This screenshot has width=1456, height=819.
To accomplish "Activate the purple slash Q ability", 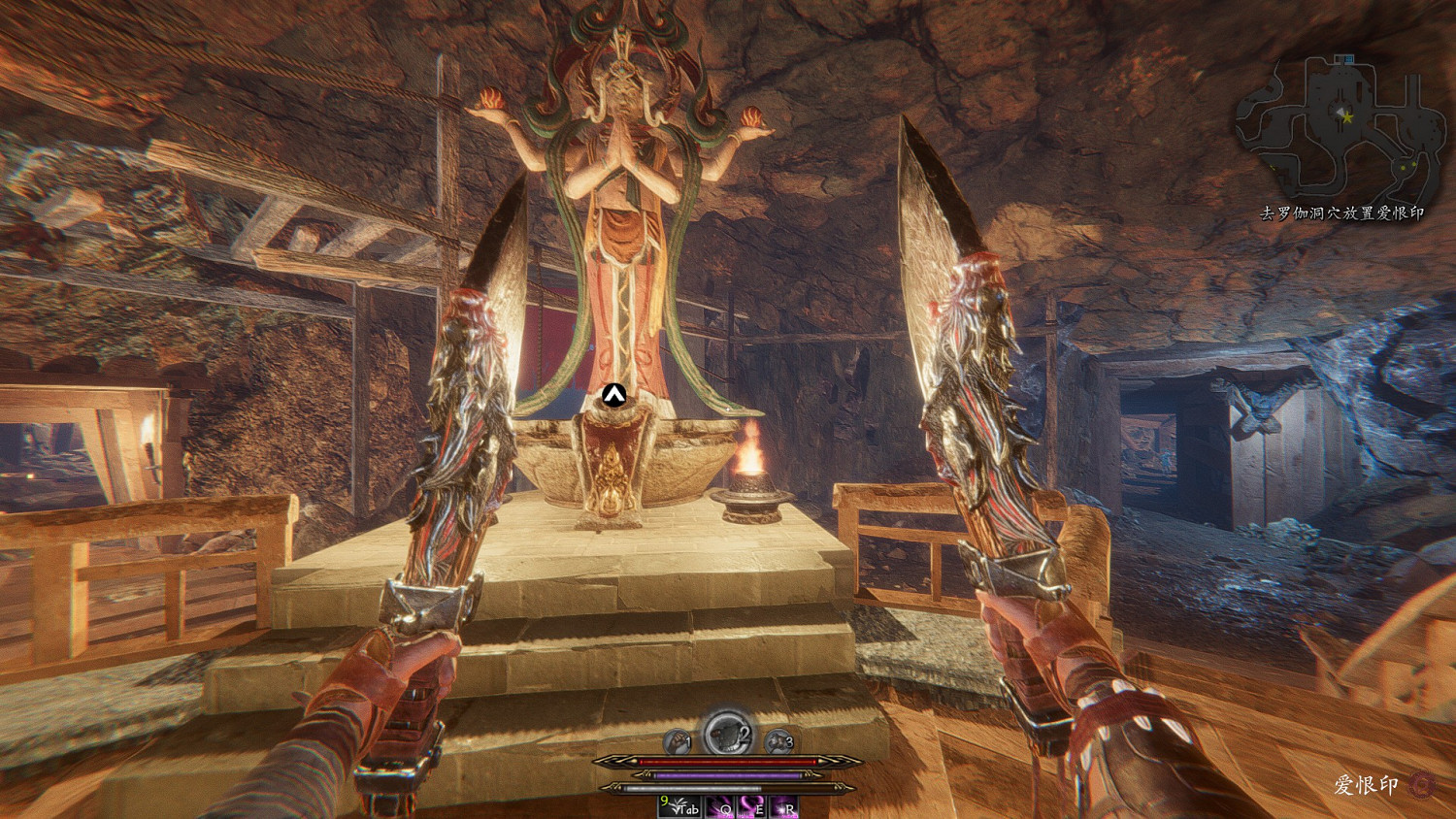I will coord(719,806).
